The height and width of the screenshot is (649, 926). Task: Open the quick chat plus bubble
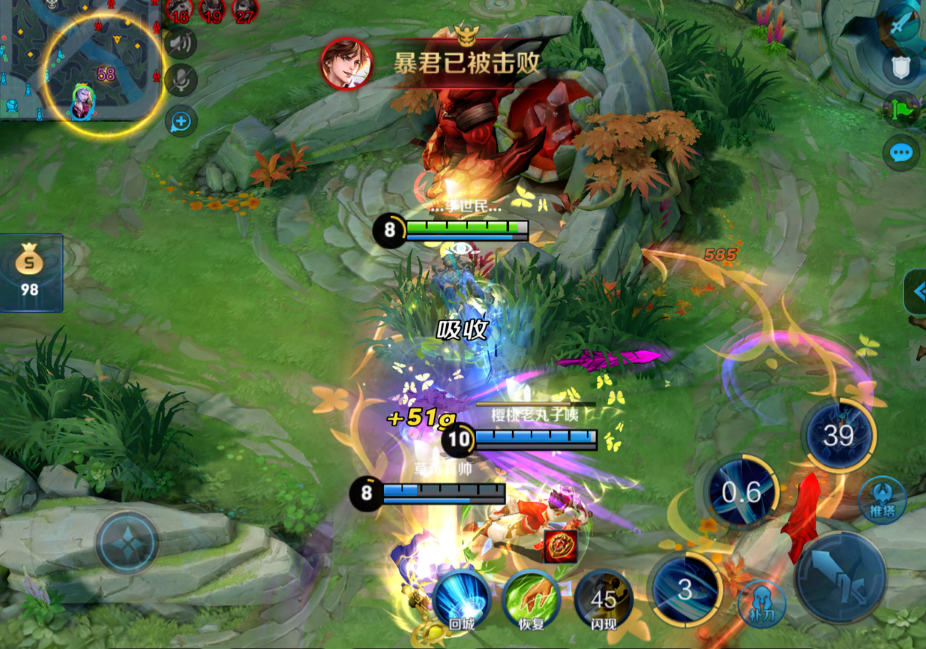(181, 121)
